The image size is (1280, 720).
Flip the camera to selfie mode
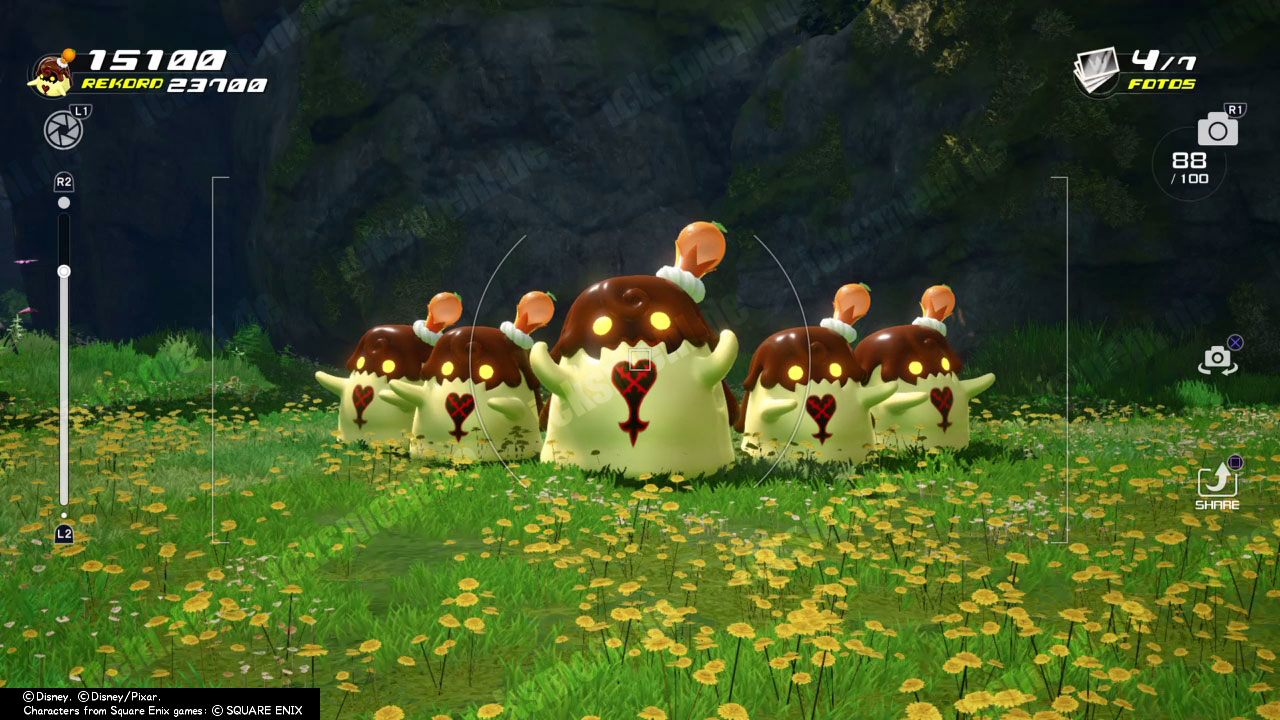pos(1217,360)
